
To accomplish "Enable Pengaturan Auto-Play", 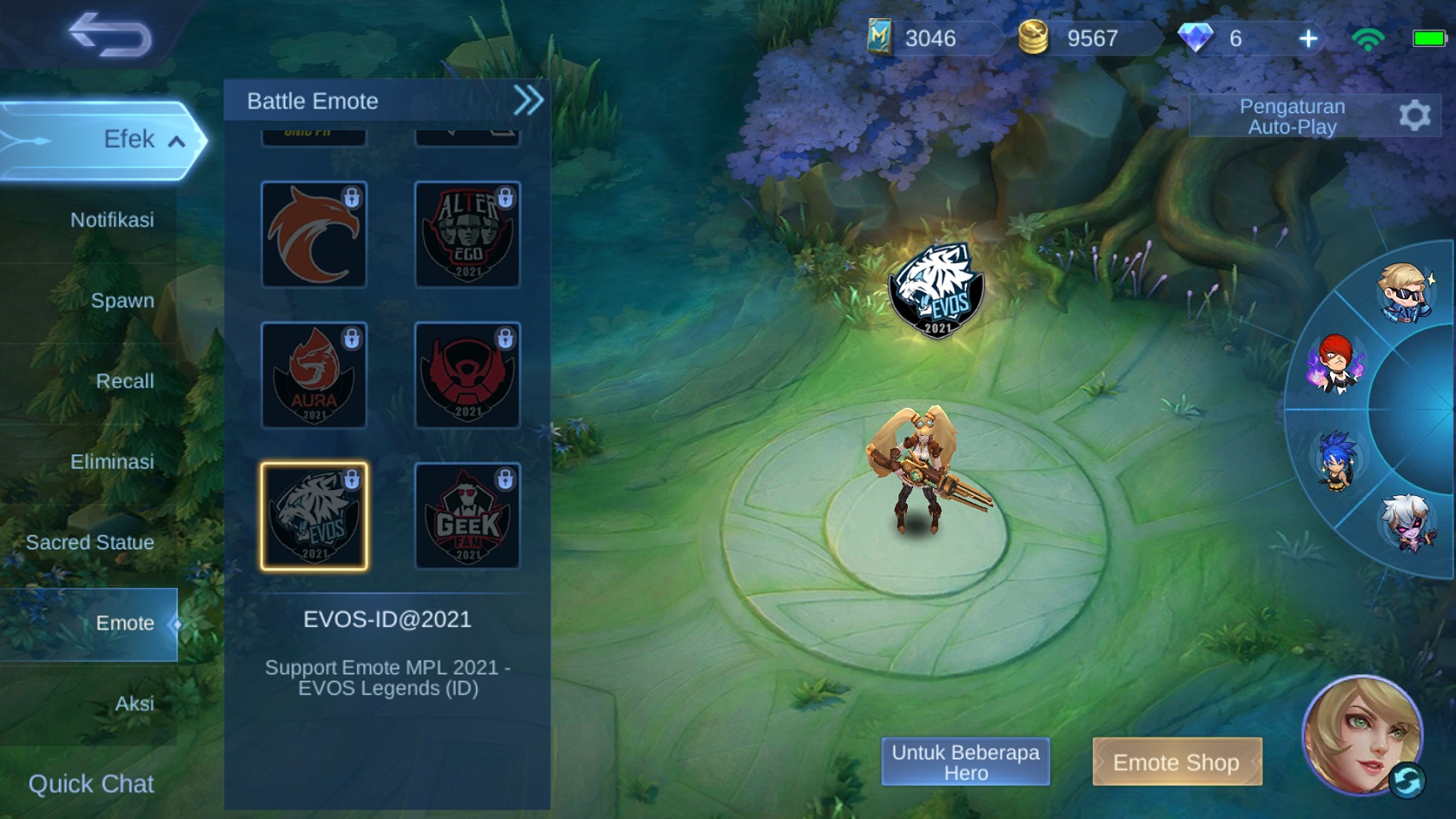I will (1292, 117).
